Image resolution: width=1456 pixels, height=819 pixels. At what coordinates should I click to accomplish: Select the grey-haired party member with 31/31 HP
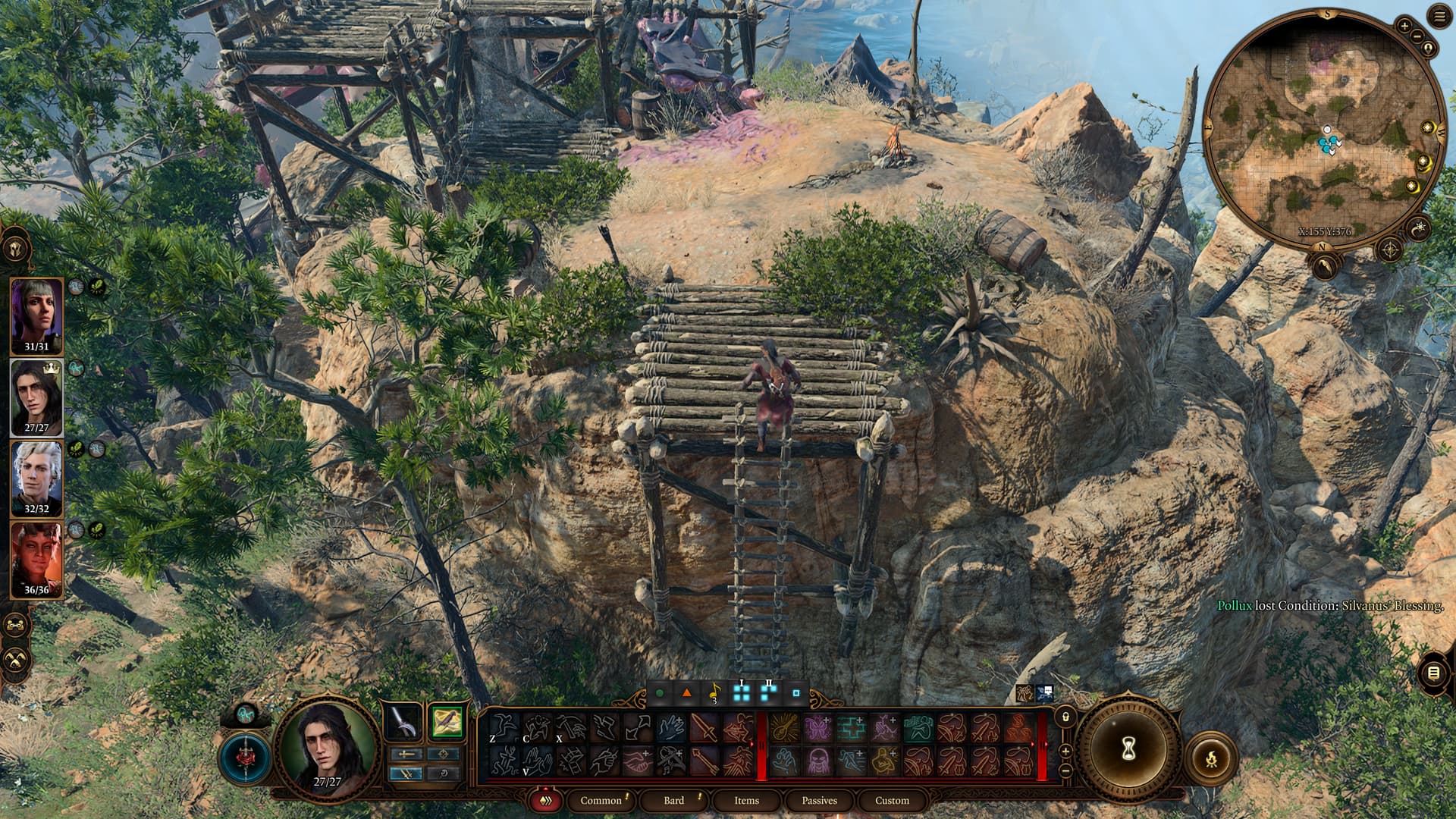pyautogui.click(x=36, y=315)
